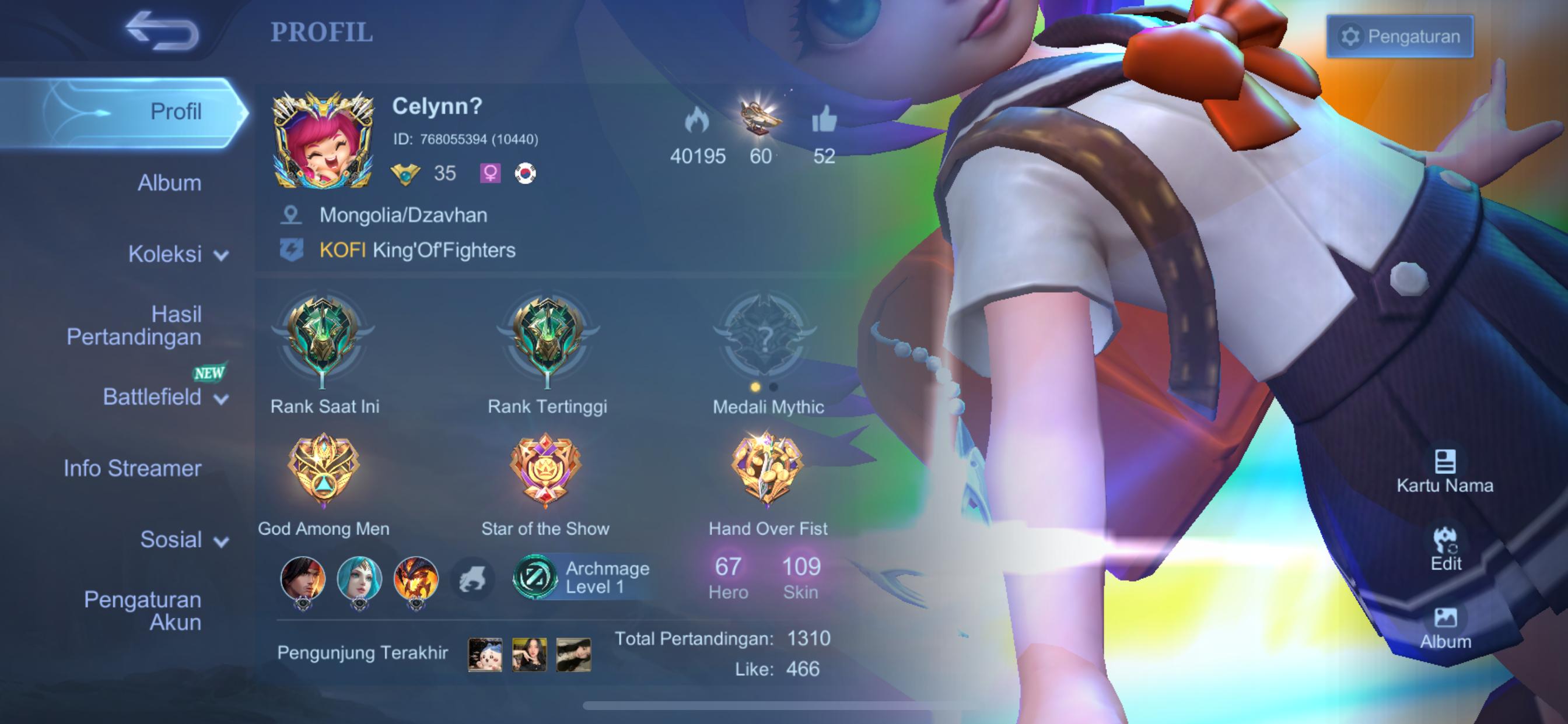The width and height of the screenshot is (1568, 724).
Task: Open the Archmage Level 1 badge
Action: point(582,577)
